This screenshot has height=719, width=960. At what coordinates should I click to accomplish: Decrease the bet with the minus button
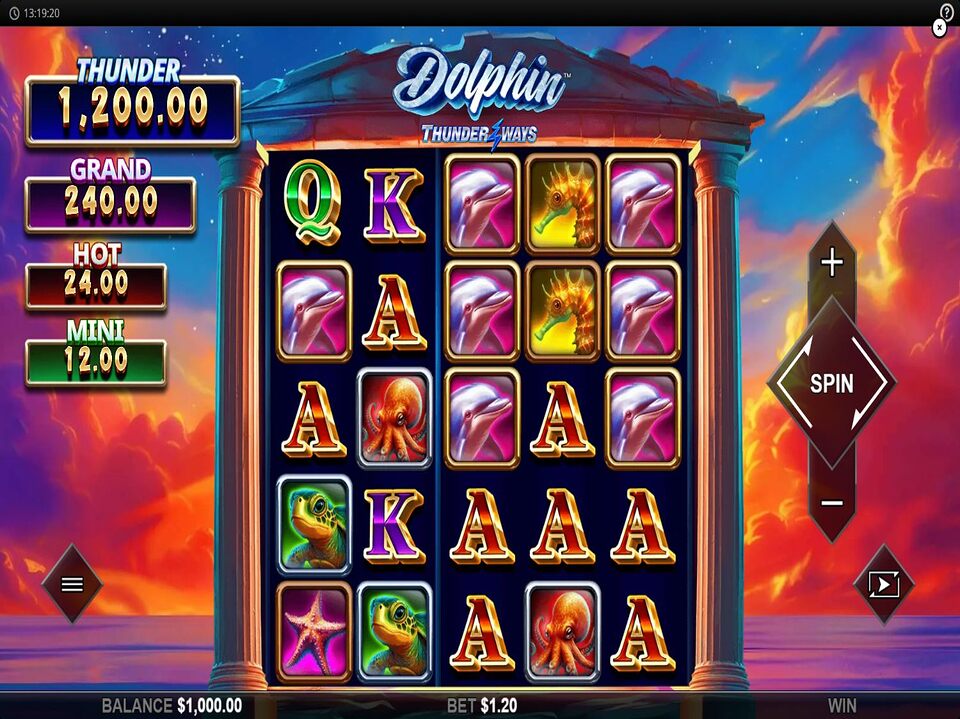(x=832, y=503)
